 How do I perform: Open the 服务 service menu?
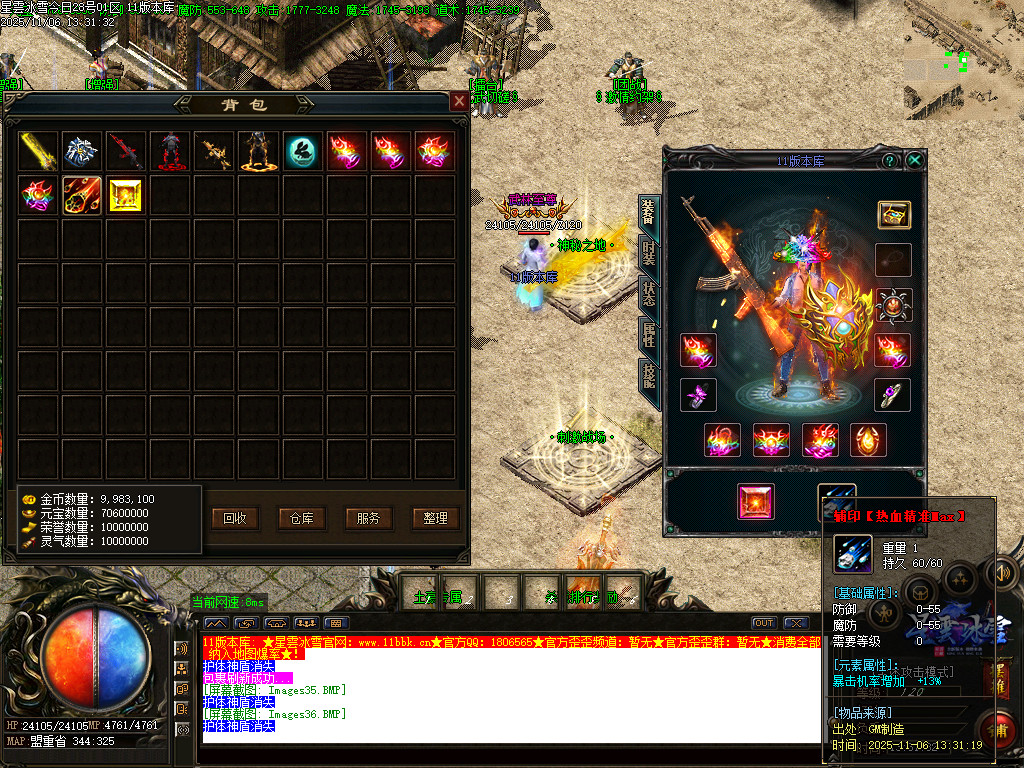point(368,518)
